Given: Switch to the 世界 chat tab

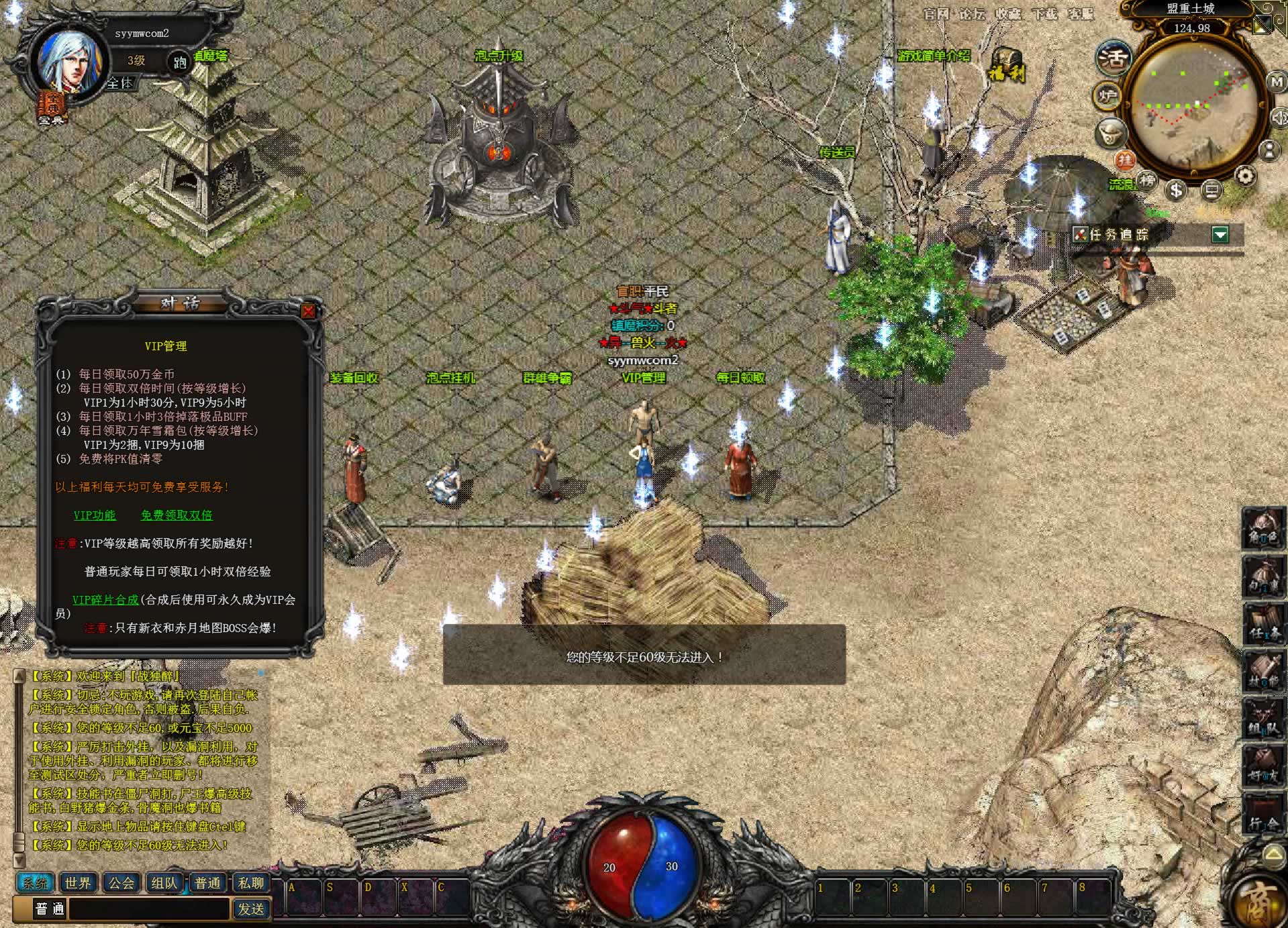Looking at the screenshot, I should [x=78, y=883].
